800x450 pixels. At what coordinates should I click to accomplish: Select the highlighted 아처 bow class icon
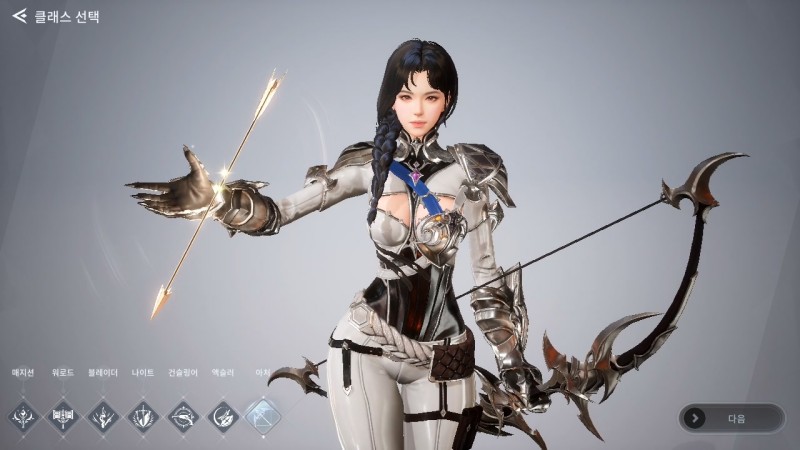tap(263, 413)
